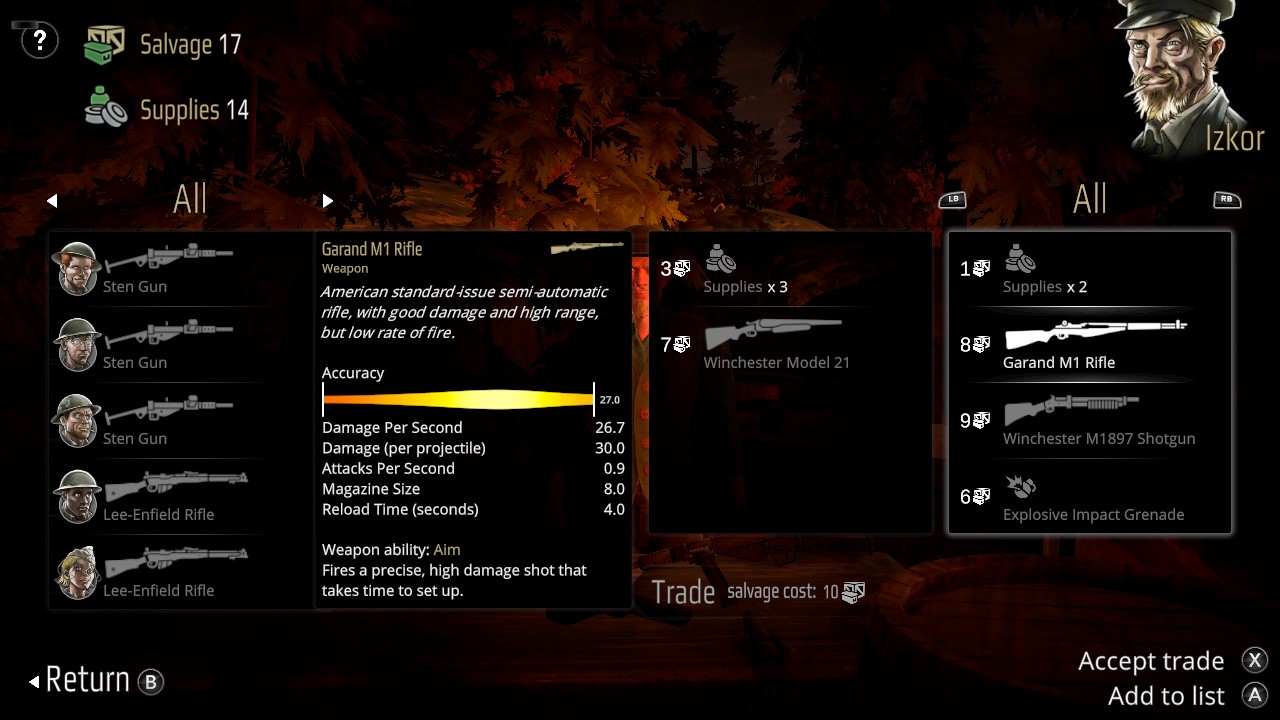This screenshot has height=720, width=1280.
Task: Switch to the All tab on inventory side
Action: pyautogui.click(x=189, y=199)
